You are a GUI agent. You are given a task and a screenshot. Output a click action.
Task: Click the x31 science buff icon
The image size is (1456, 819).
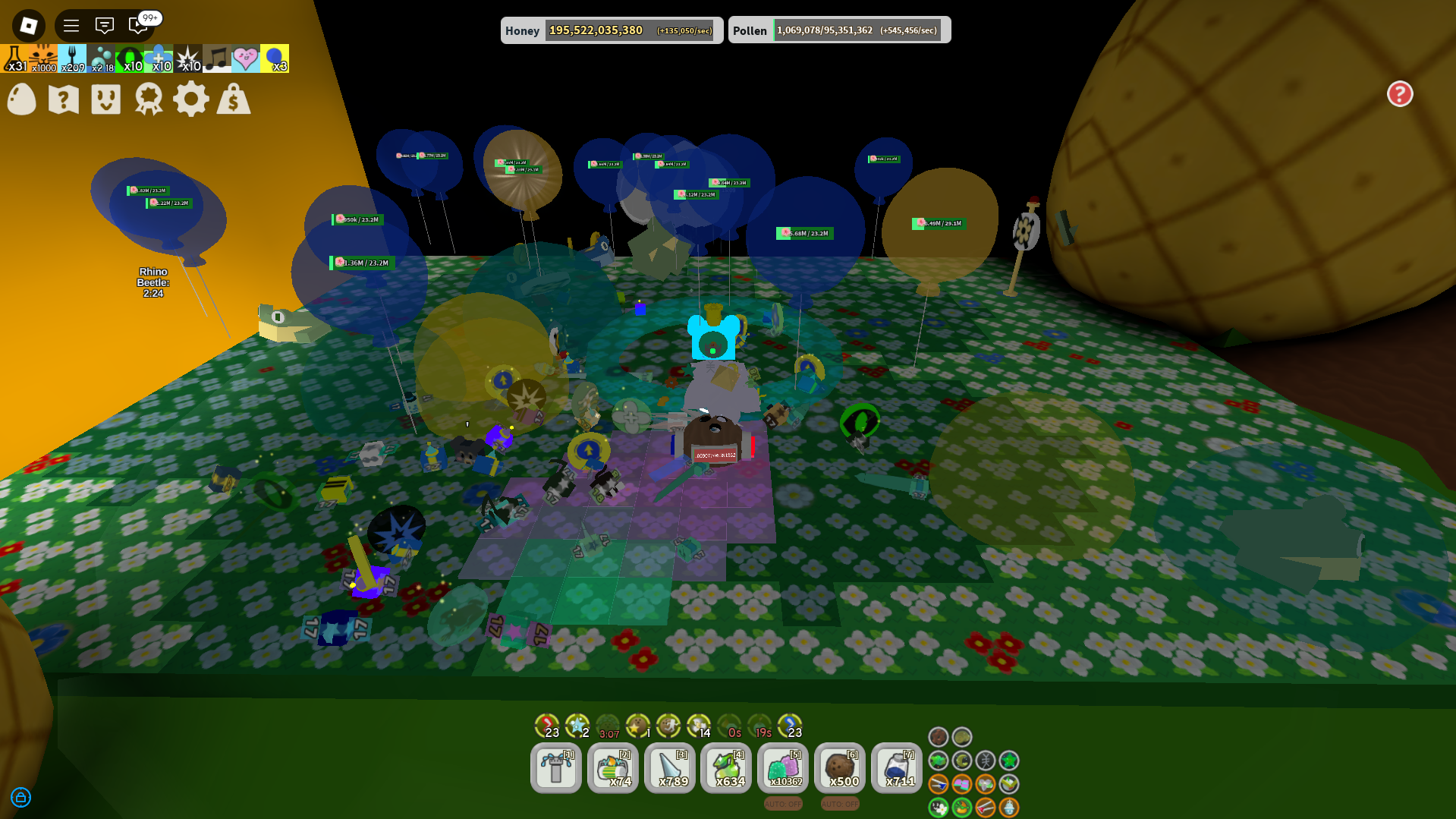(15, 58)
